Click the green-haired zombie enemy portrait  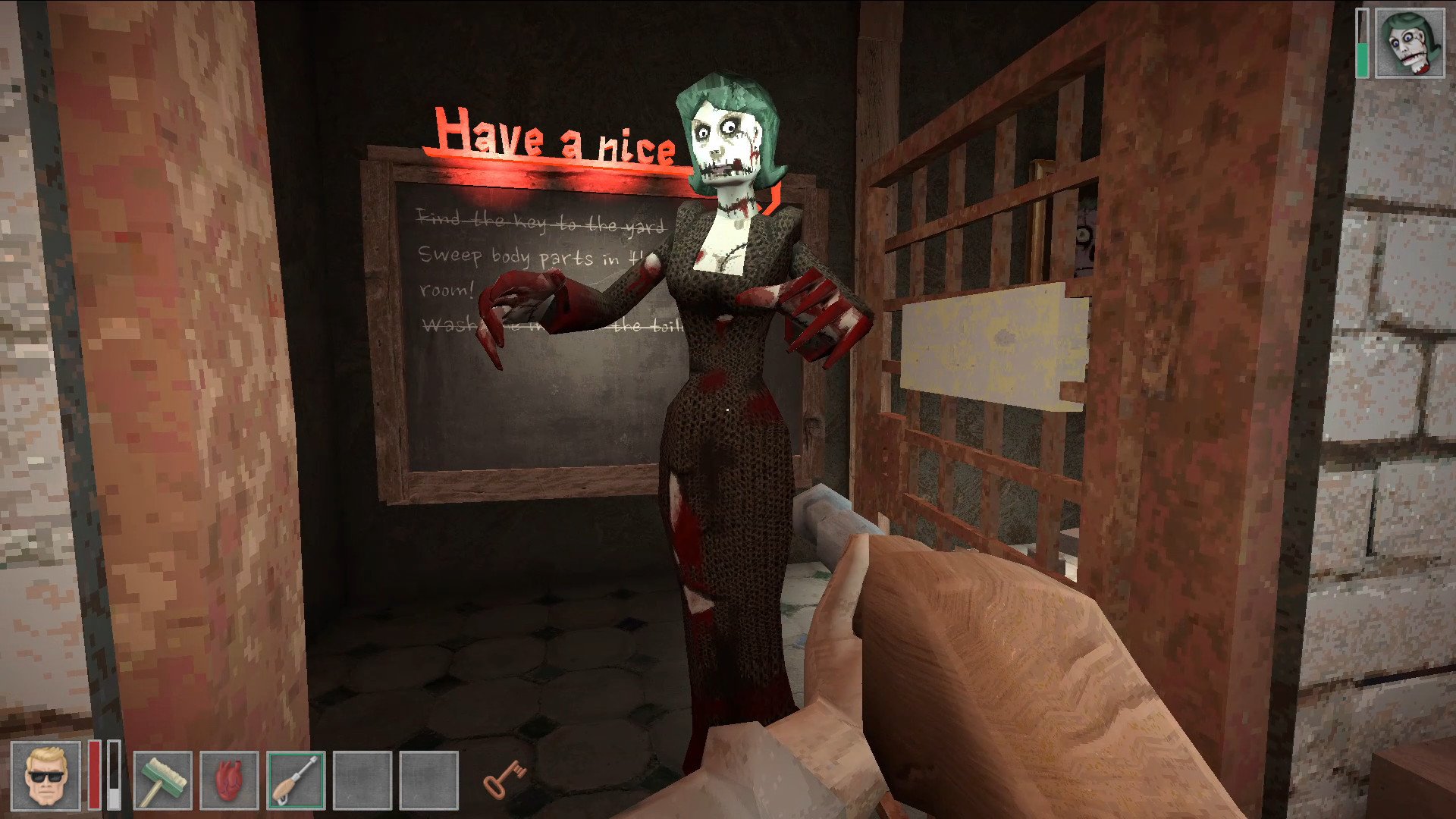coord(1410,42)
